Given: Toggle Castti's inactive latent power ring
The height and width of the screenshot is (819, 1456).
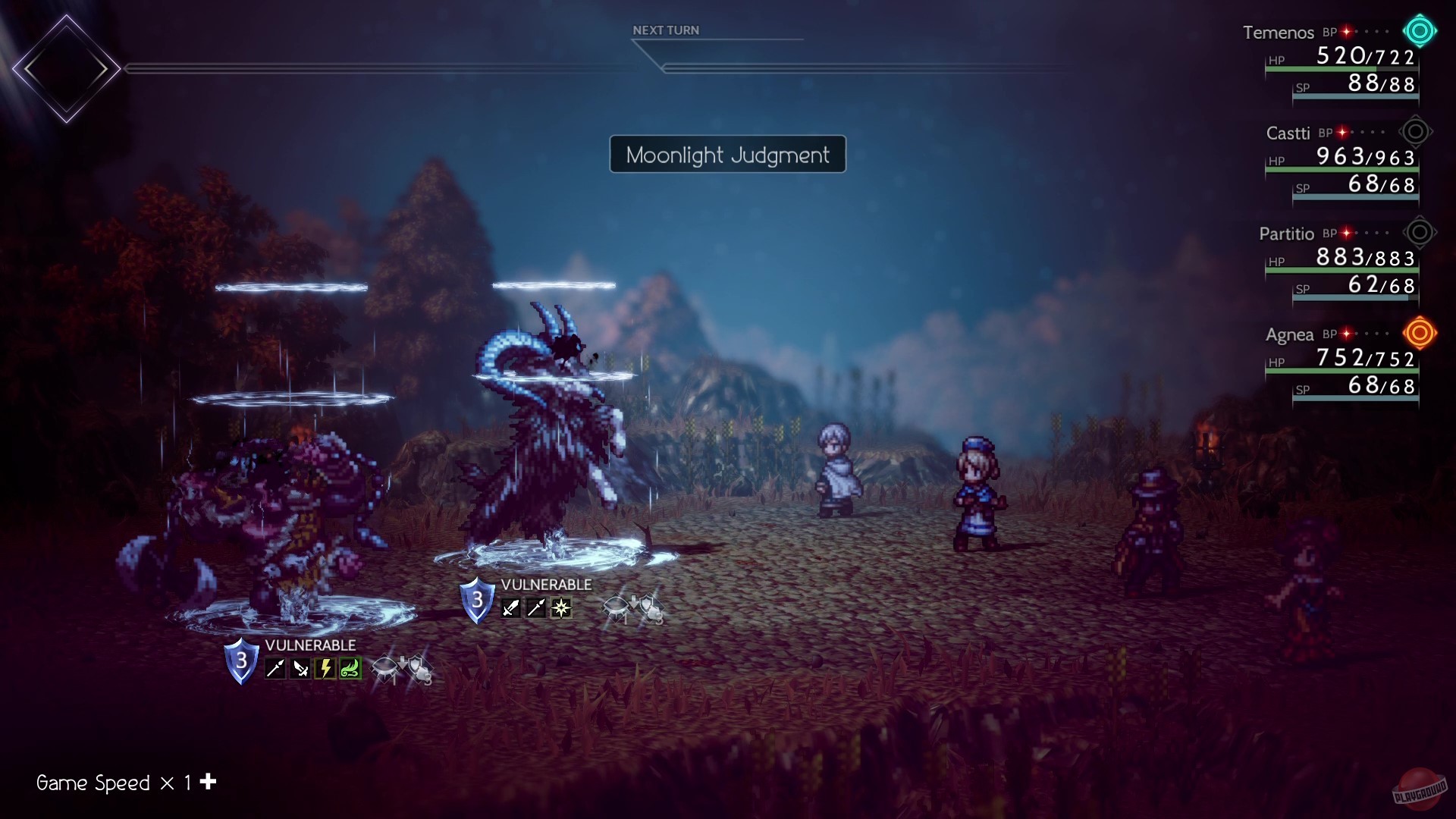Looking at the screenshot, I should pyautogui.click(x=1417, y=131).
